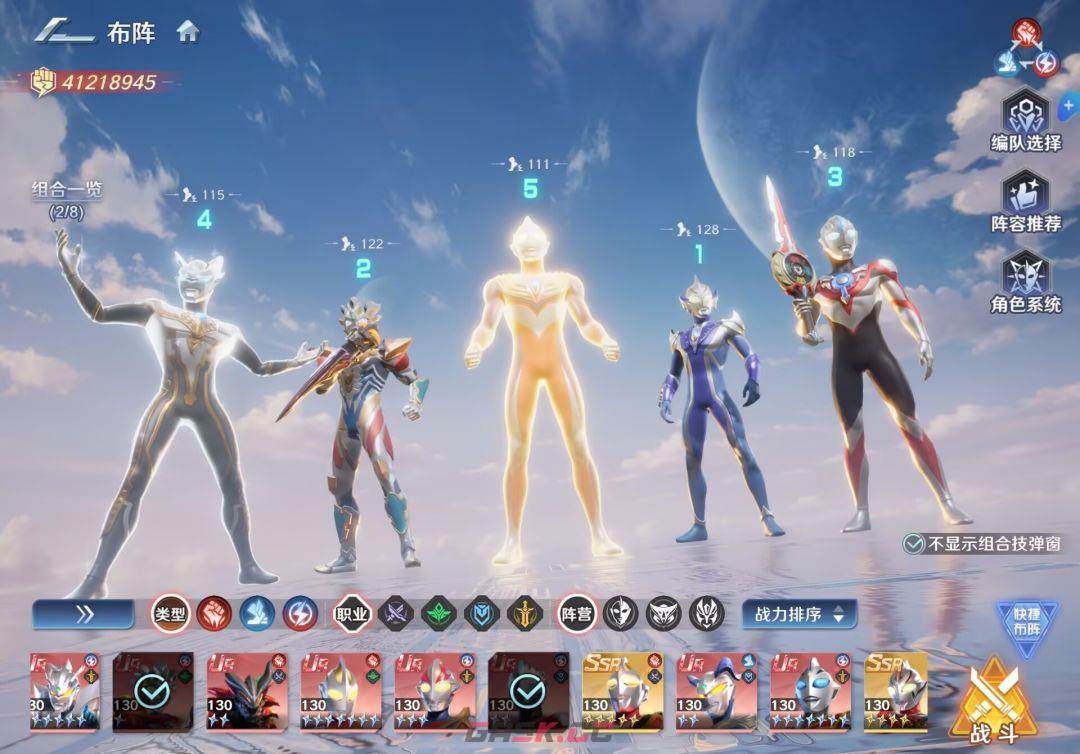1080x754 pixels.
Task: Filter by blue lightning type
Action: coord(300,613)
